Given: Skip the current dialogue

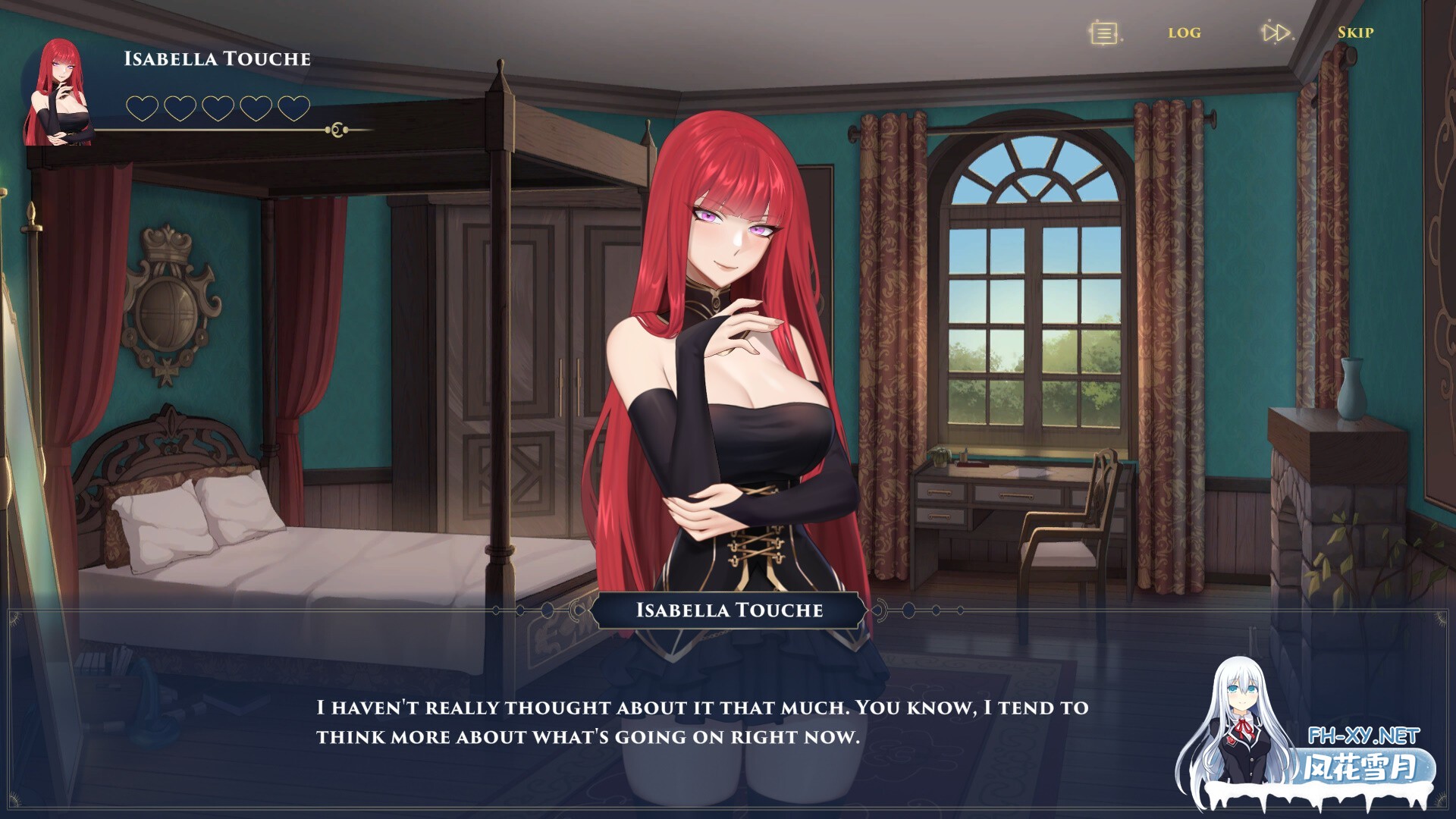Looking at the screenshot, I should click(x=1355, y=33).
